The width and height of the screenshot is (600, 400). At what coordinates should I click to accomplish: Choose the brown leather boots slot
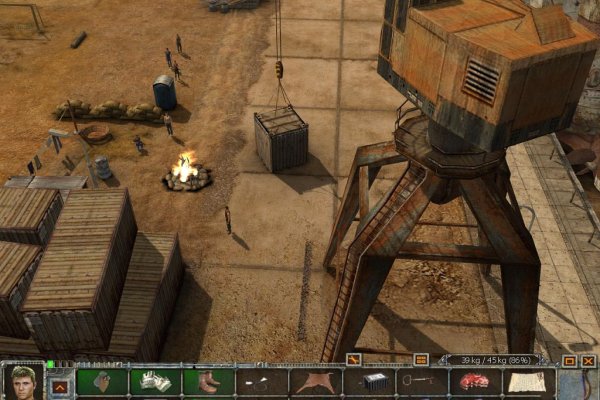(x=208, y=382)
